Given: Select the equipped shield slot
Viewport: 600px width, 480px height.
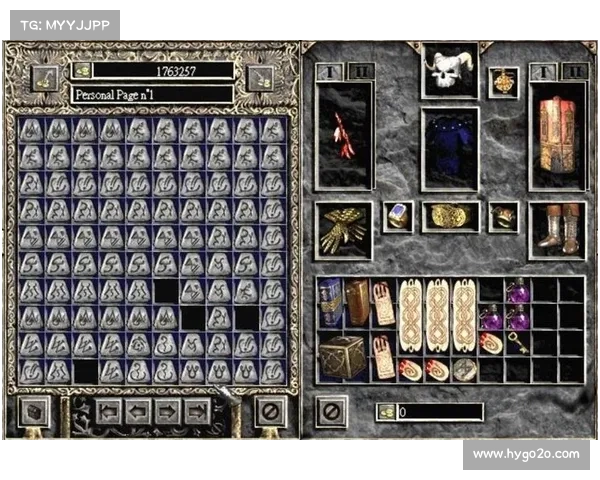Looking at the screenshot, I should click(x=556, y=134).
